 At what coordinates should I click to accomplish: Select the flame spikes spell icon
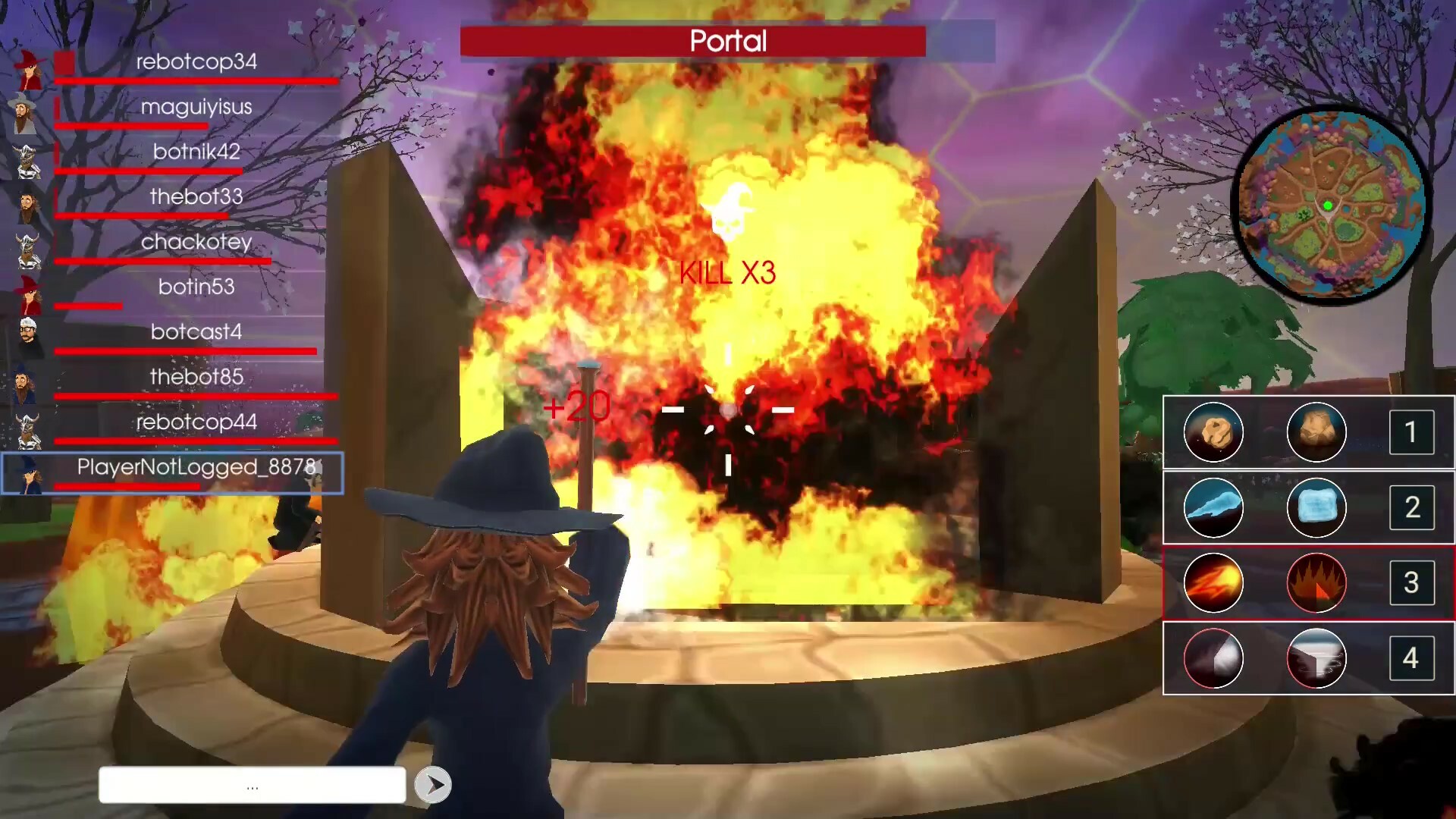(x=1316, y=582)
